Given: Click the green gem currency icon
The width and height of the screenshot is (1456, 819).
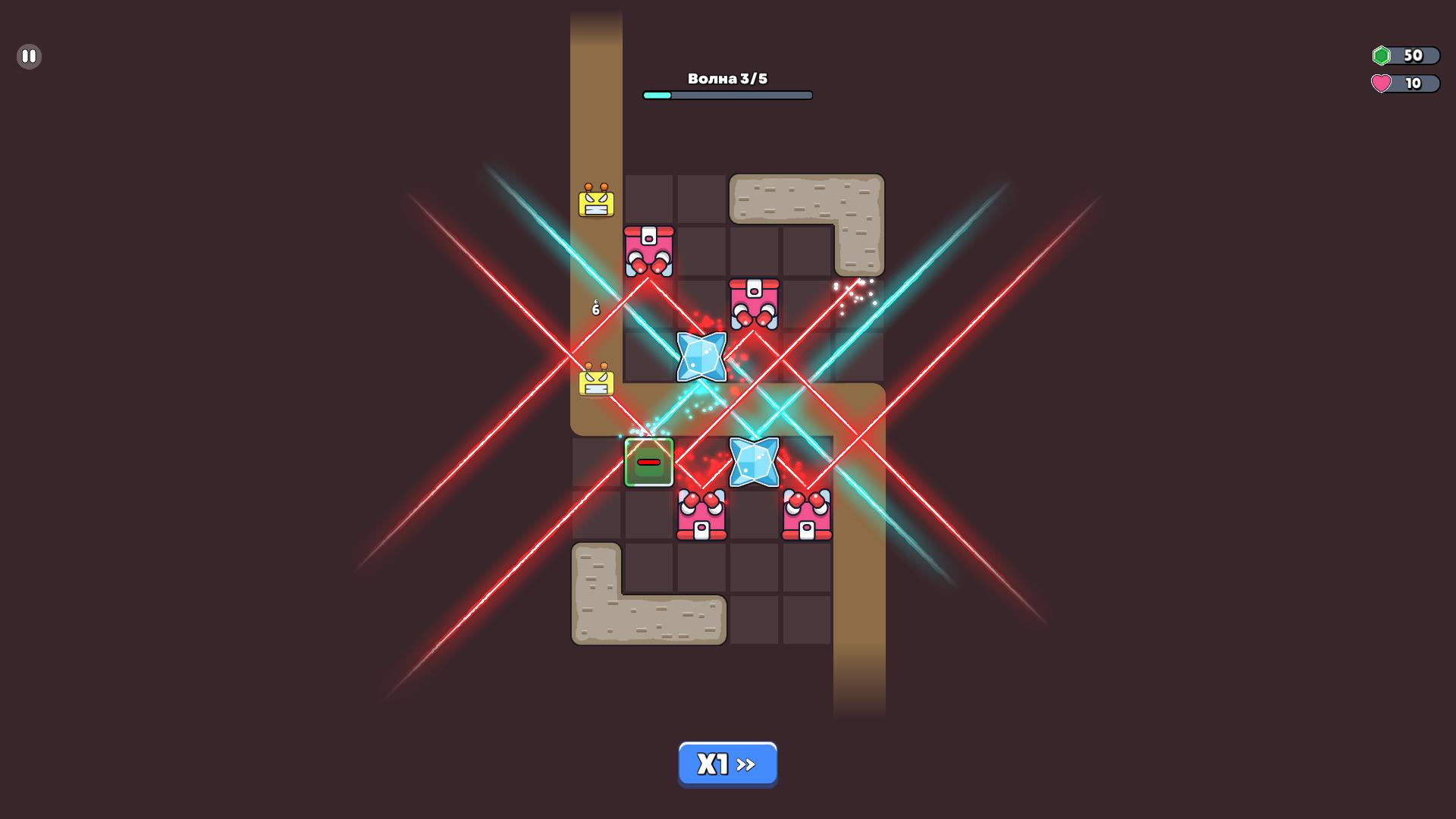Looking at the screenshot, I should point(1382,55).
